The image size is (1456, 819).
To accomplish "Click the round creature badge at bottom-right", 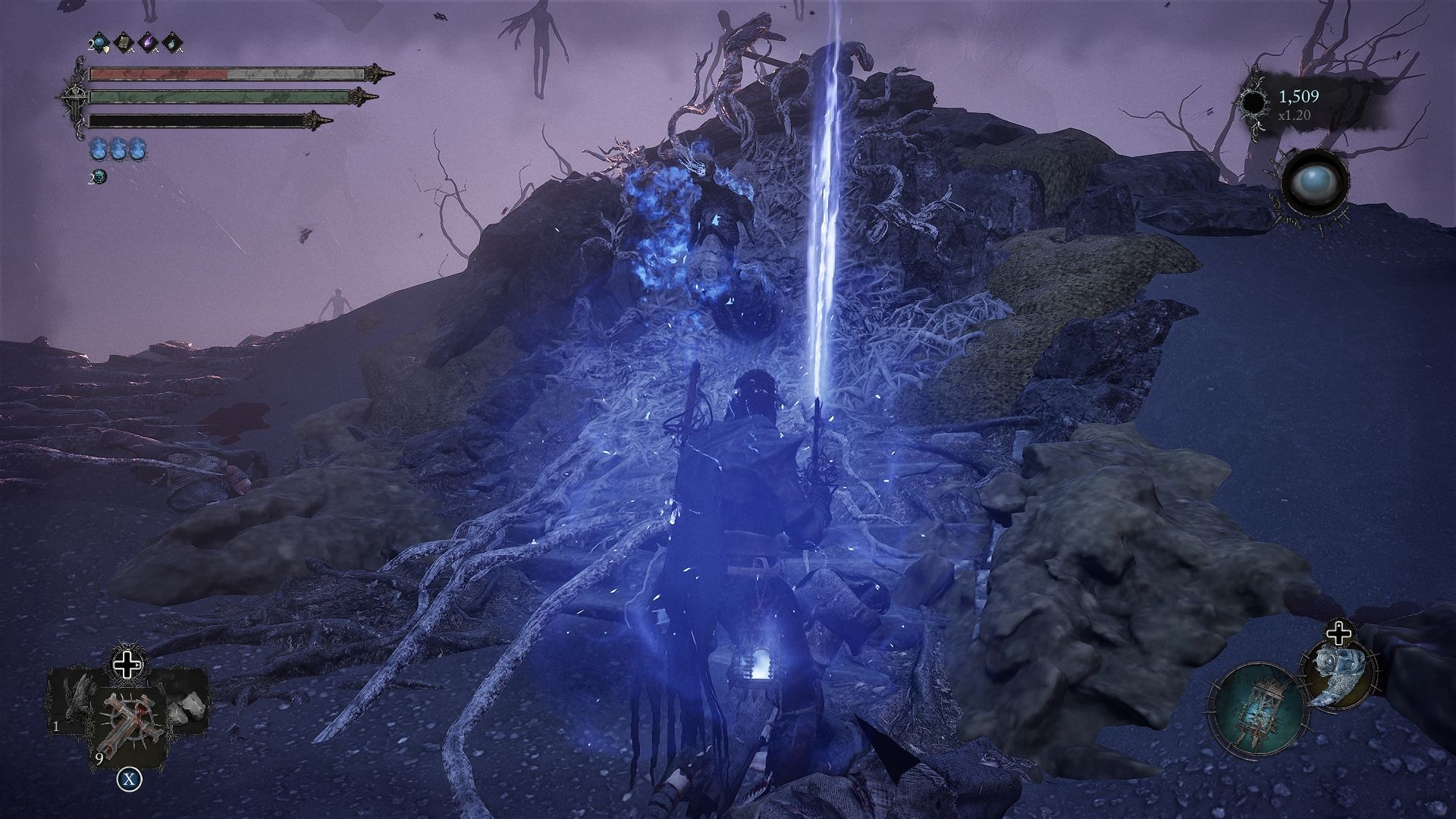I will click(x=1339, y=676).
